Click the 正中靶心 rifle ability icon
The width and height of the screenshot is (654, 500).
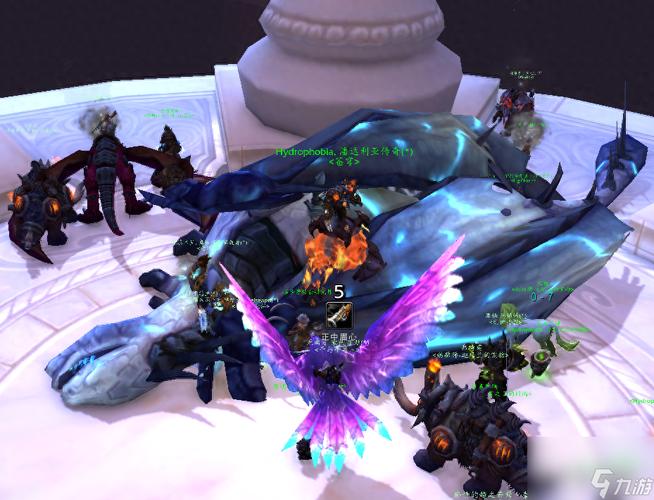[x=338, y=315]
